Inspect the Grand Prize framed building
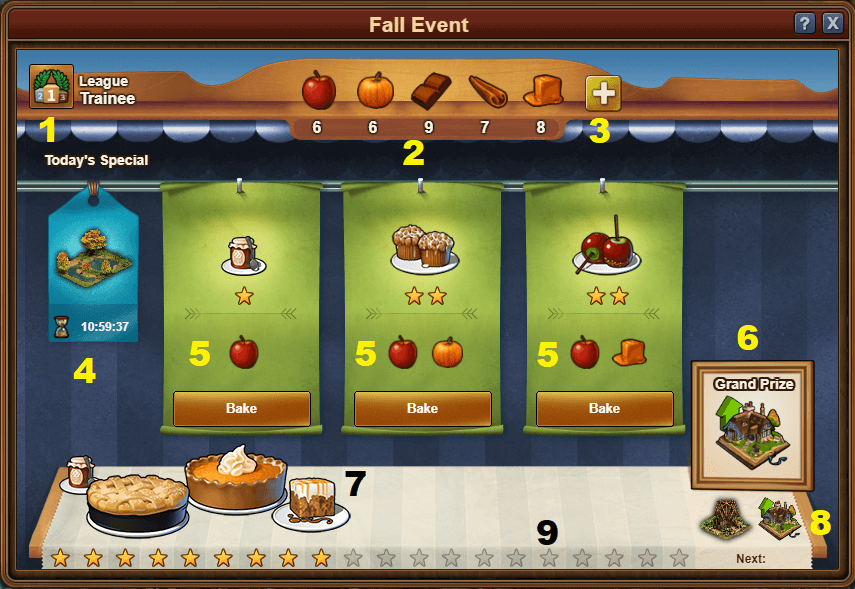Screen dimensions: 855x589 752,425
